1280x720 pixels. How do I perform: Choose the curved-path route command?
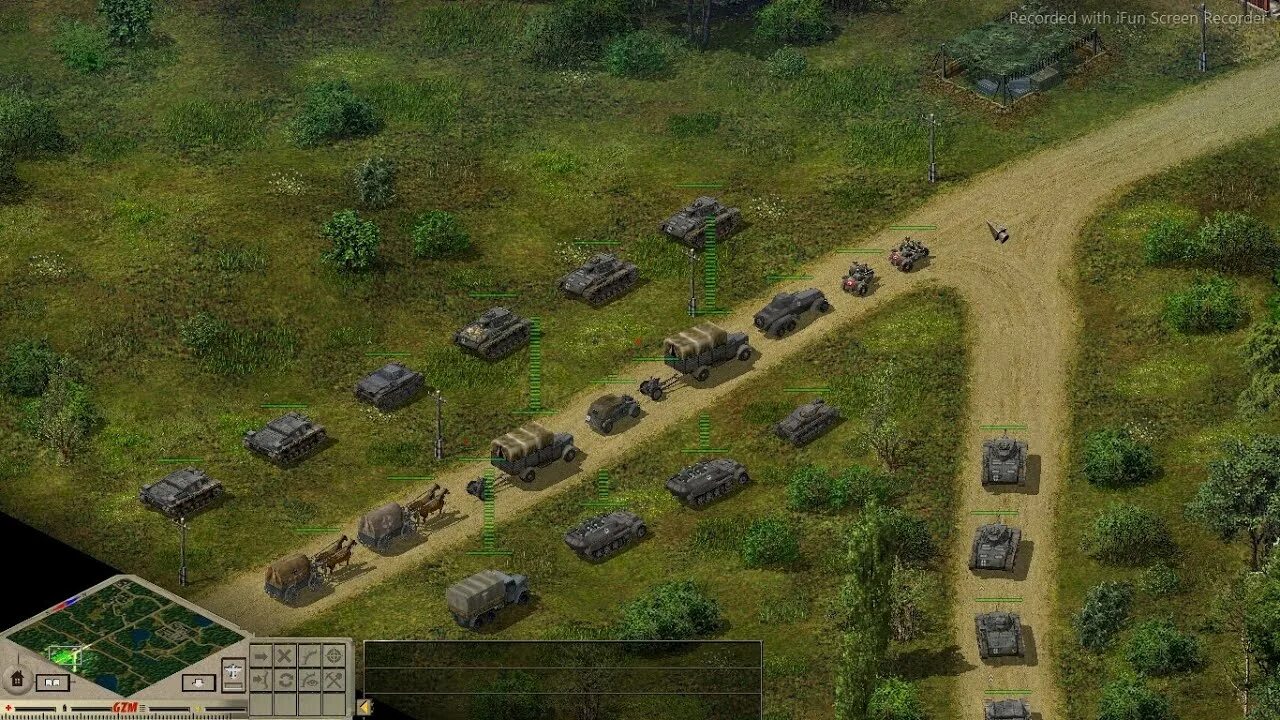click(310, 656)
